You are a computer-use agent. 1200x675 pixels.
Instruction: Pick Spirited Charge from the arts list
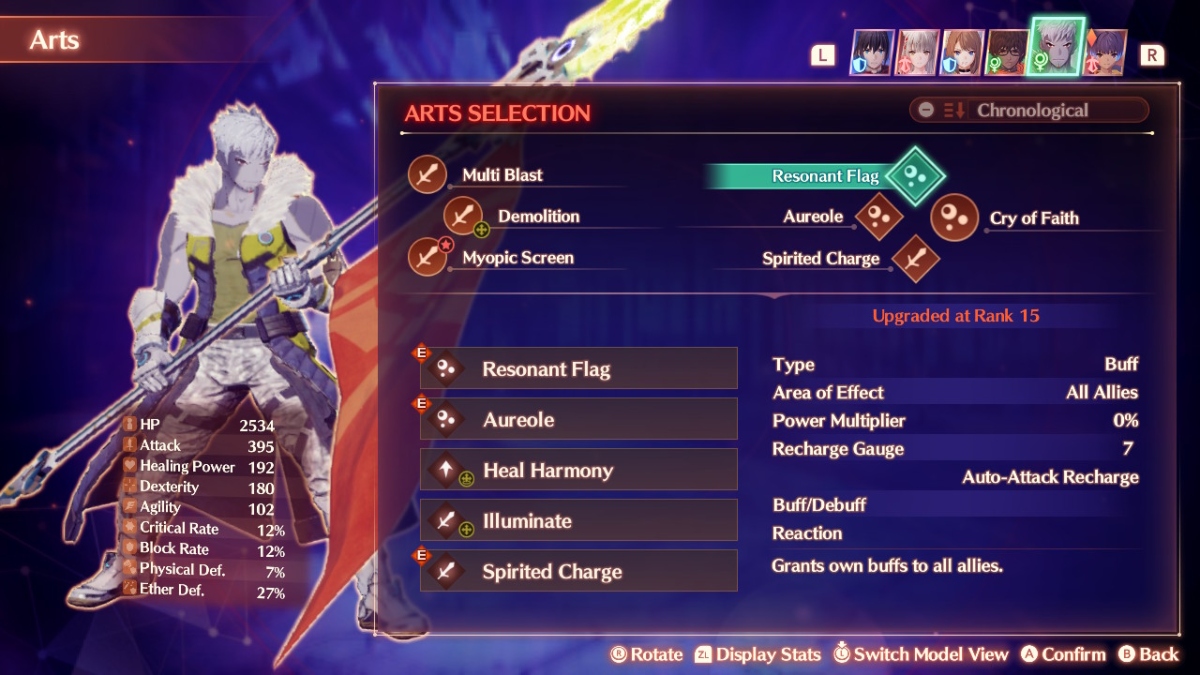(x=579, y=572)
